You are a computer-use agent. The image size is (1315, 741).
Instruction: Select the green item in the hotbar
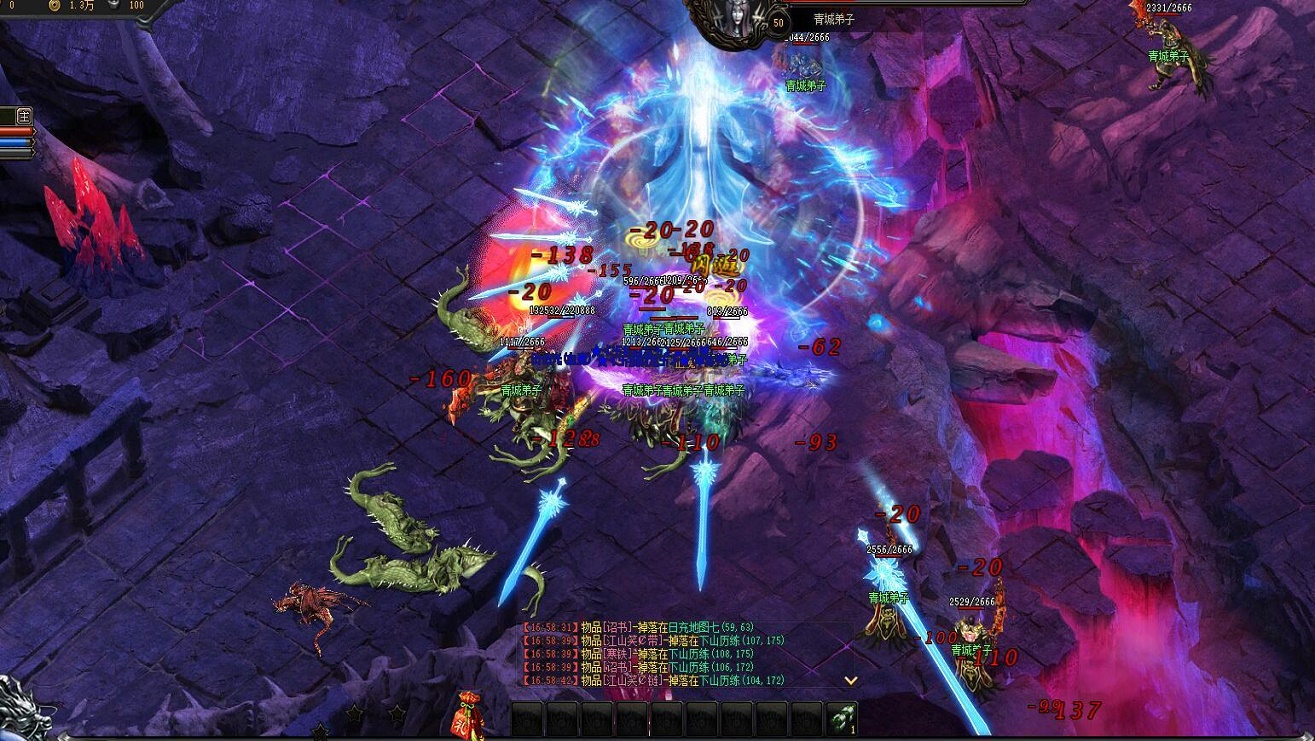[x=842, y=719]
